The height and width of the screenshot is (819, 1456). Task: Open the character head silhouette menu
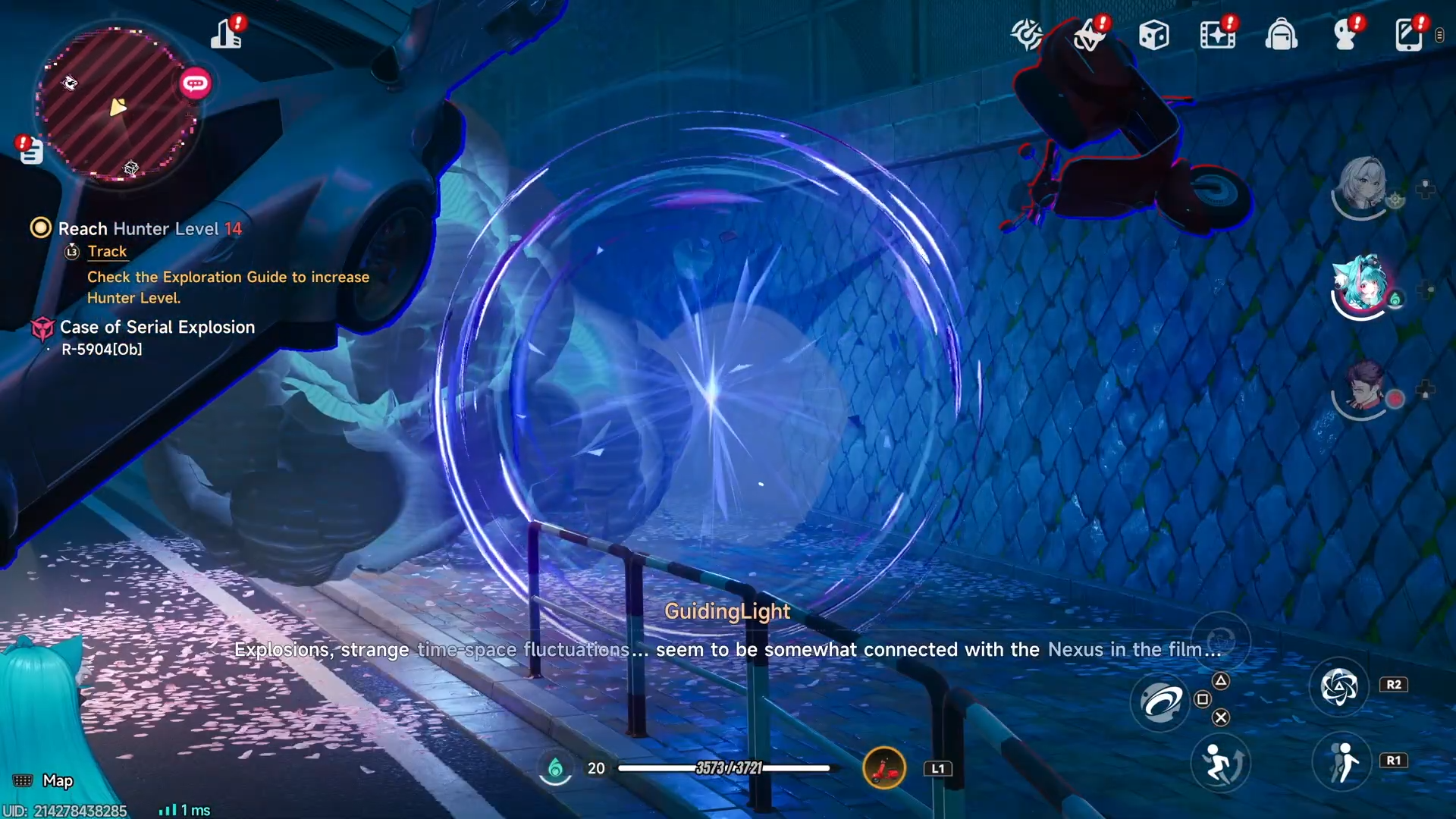click(x=1345, y=35)
